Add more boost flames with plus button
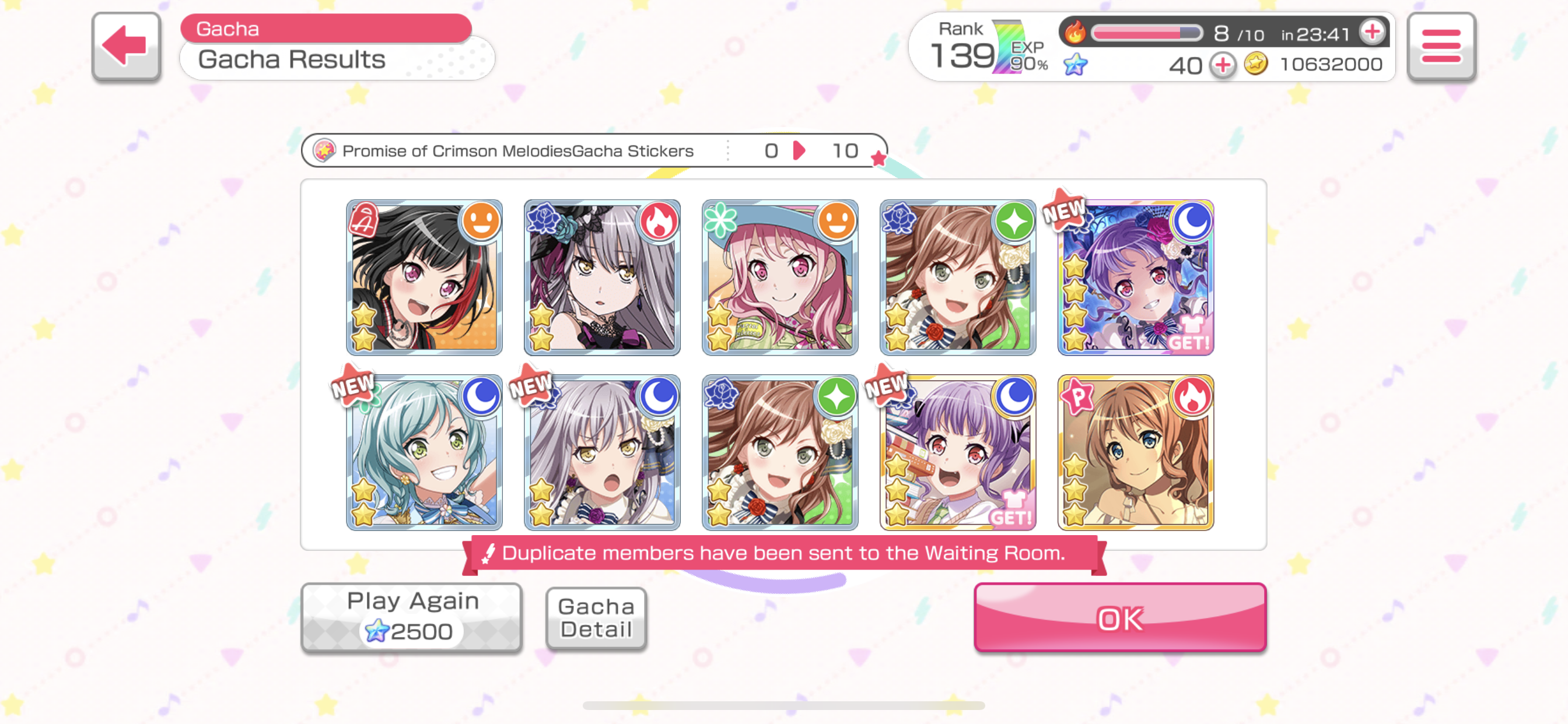 coord(1372,31)
